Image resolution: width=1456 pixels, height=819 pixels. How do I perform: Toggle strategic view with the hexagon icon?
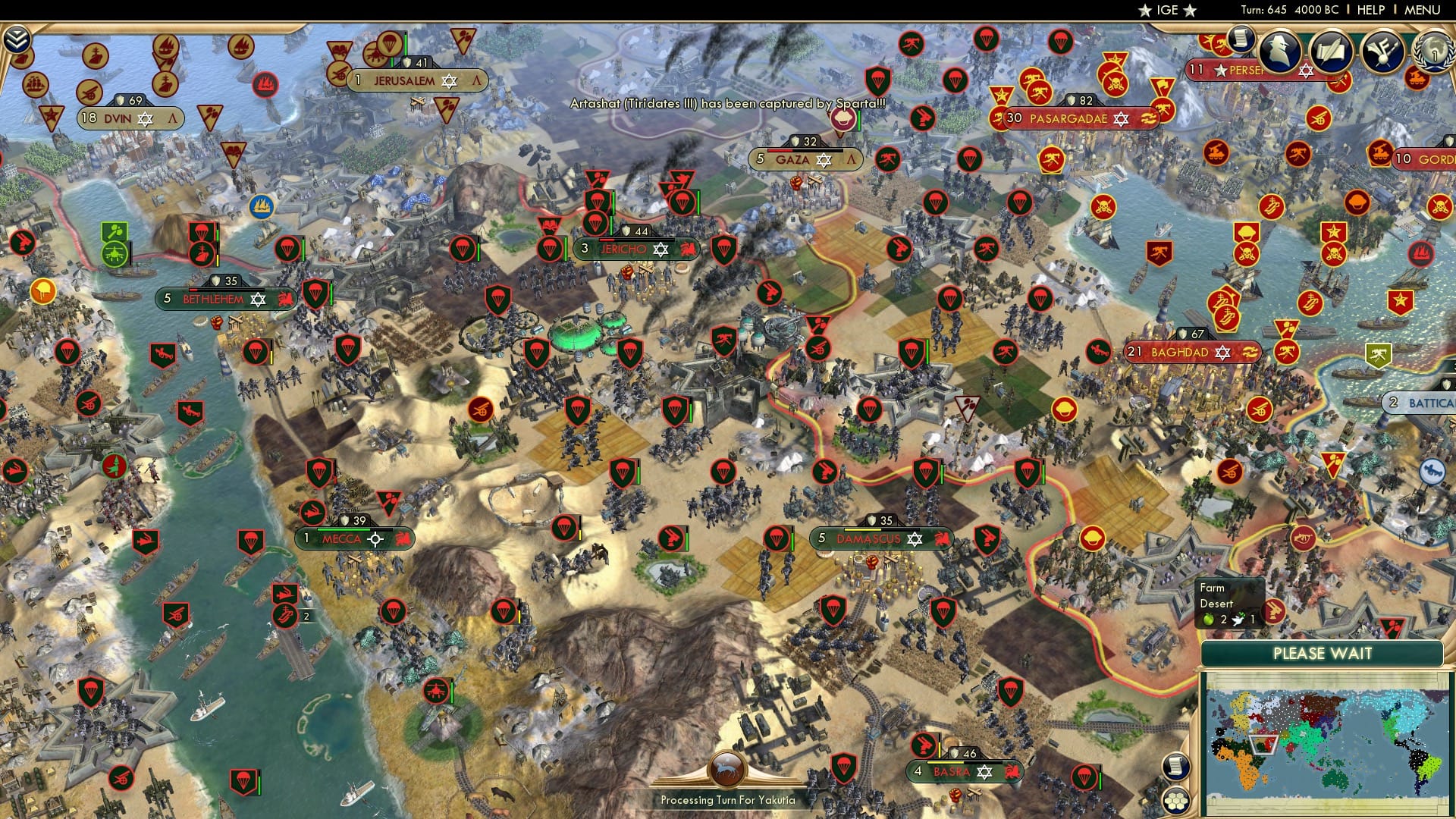(x=1177, y=800)
